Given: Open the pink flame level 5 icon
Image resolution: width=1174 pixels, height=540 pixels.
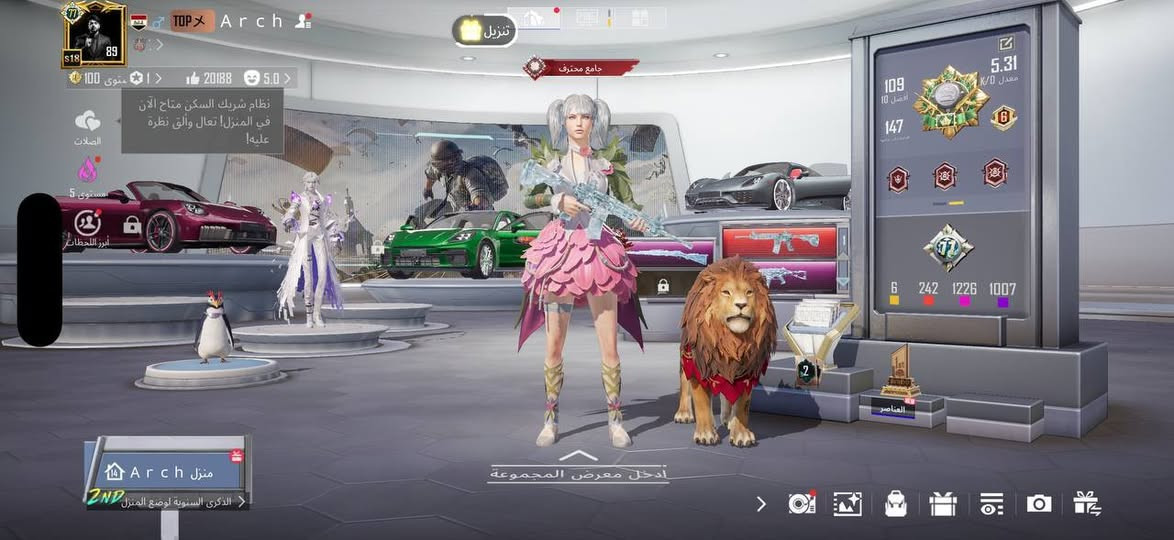Looking at the screenshot, I should 88,168.
